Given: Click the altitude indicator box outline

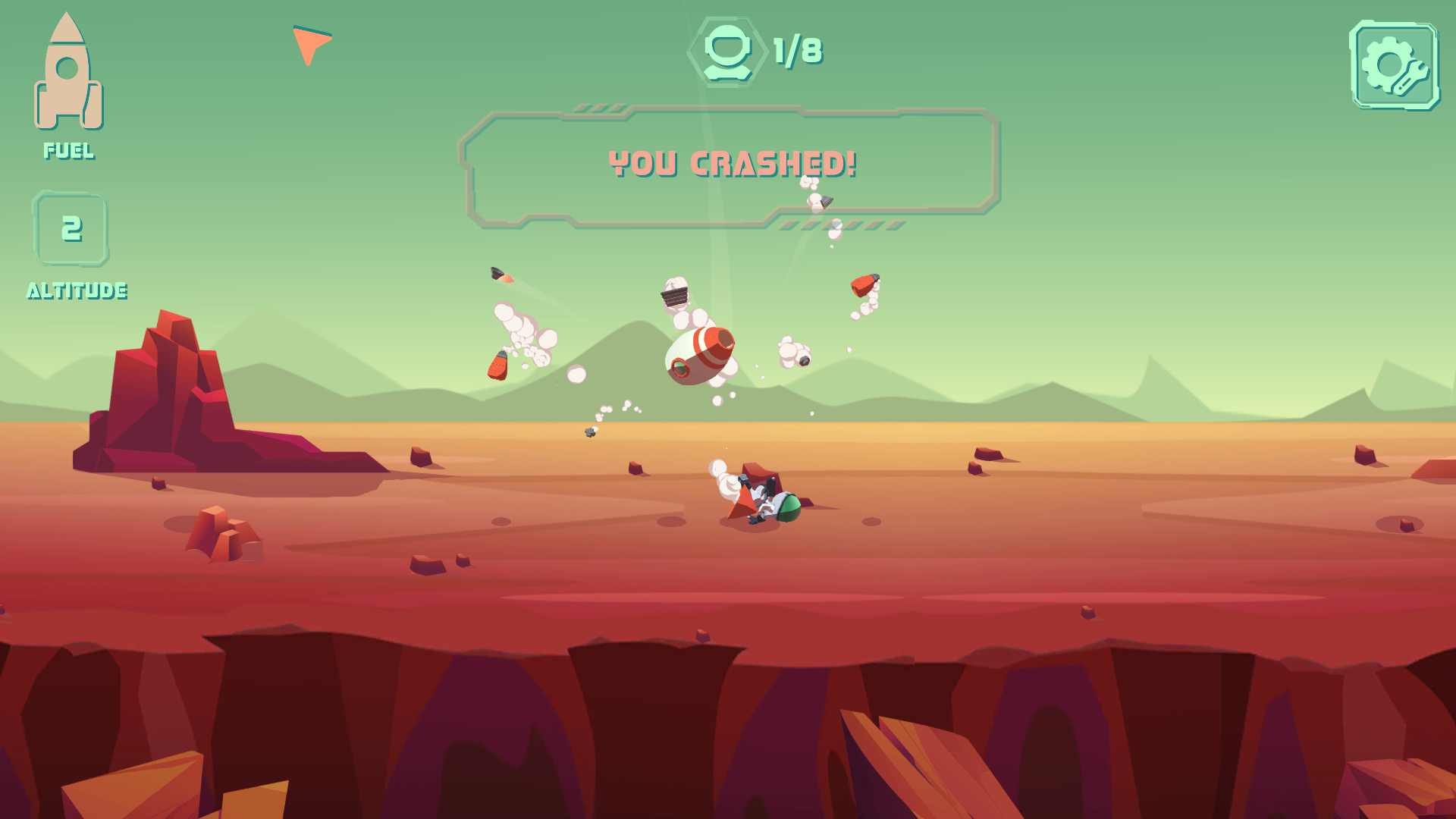Looking at the screenshot, I should (71, 229).
